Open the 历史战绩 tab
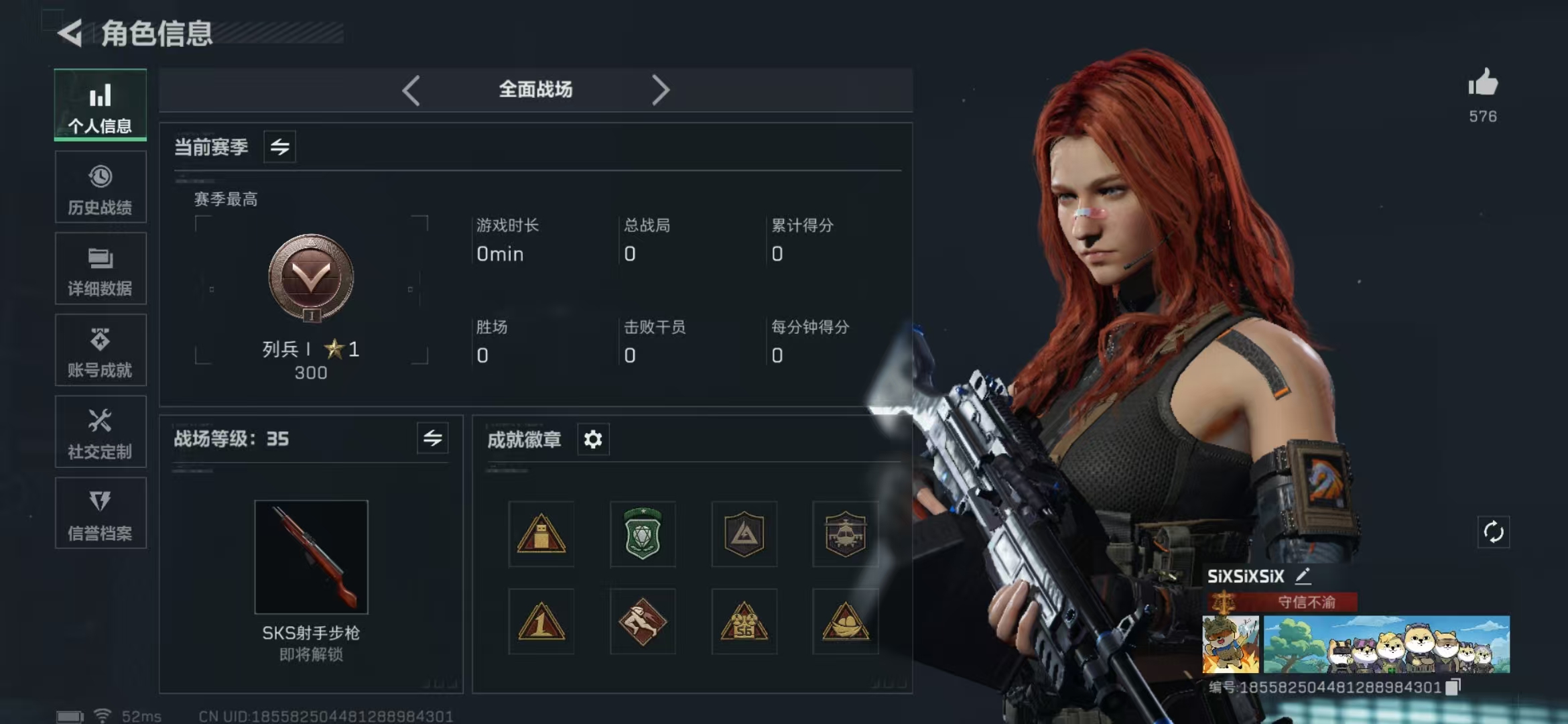 click(101, 188)
